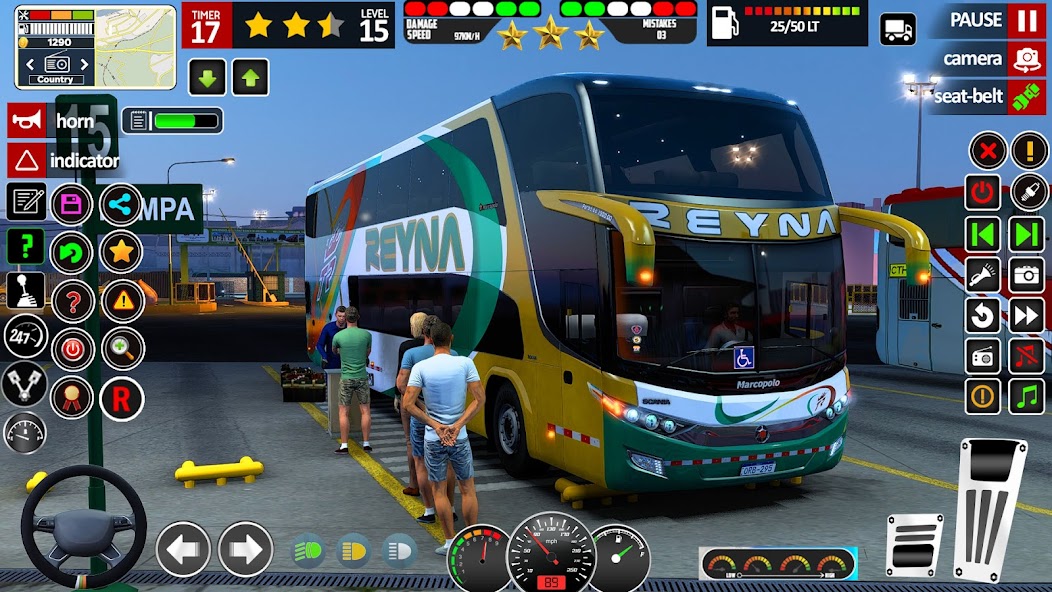
Task: Tap the red X circle button
Action: coord(987,152)
